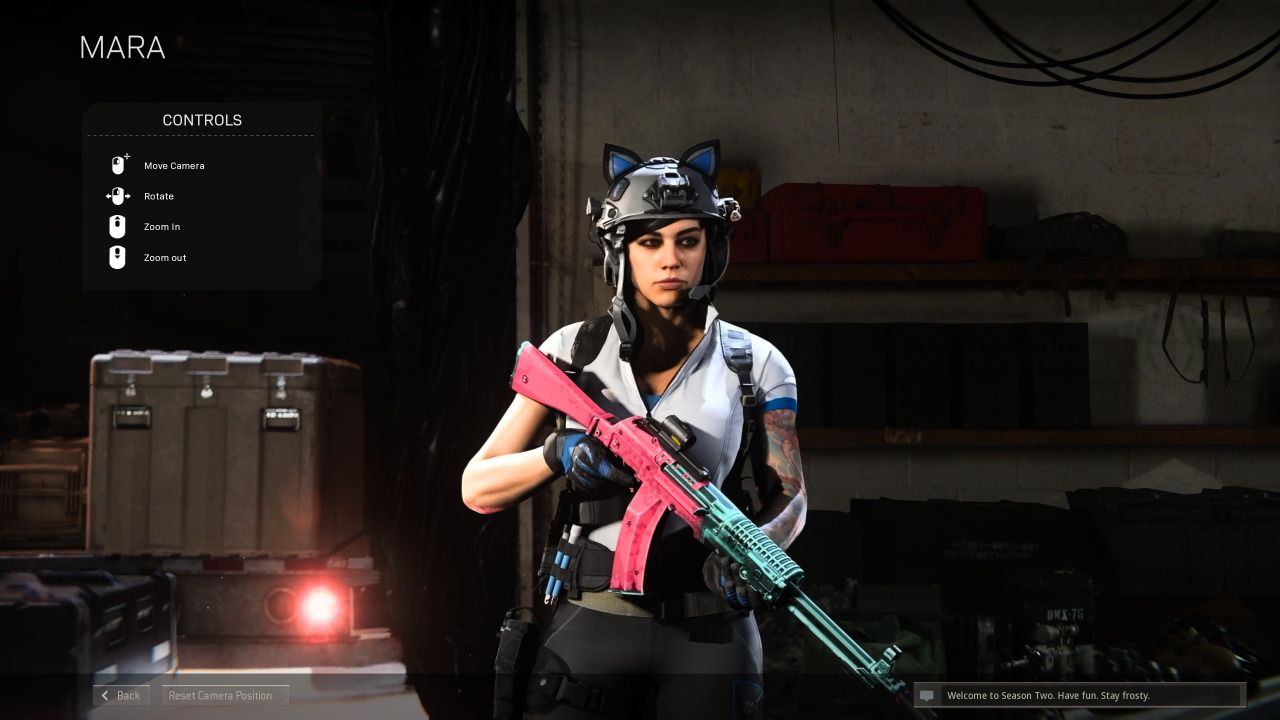Click the Zoom out label text
This screenshot has height=720, width=1280.
[164, 258]
